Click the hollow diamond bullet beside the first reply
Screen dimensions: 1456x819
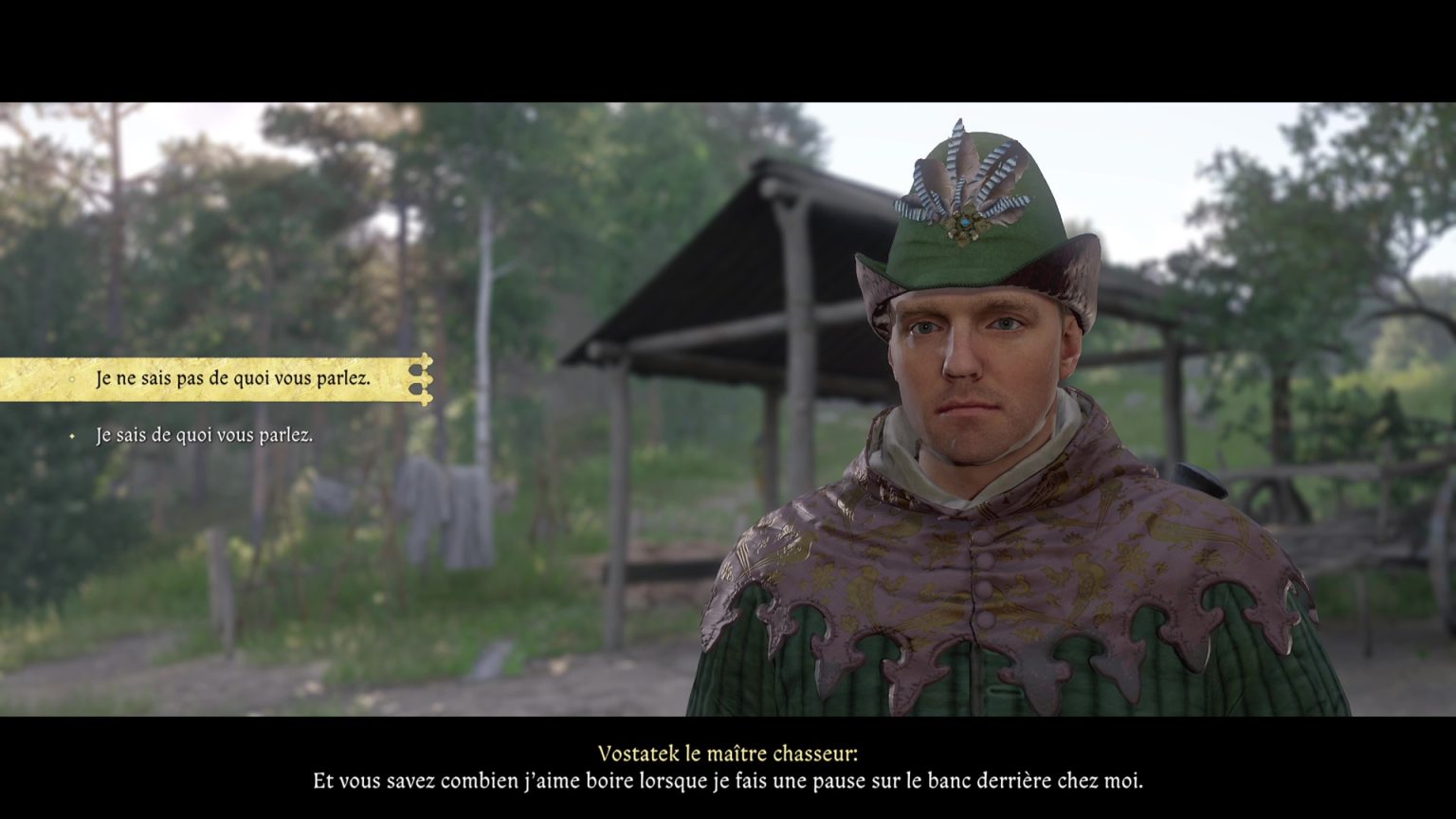point(72,377)
